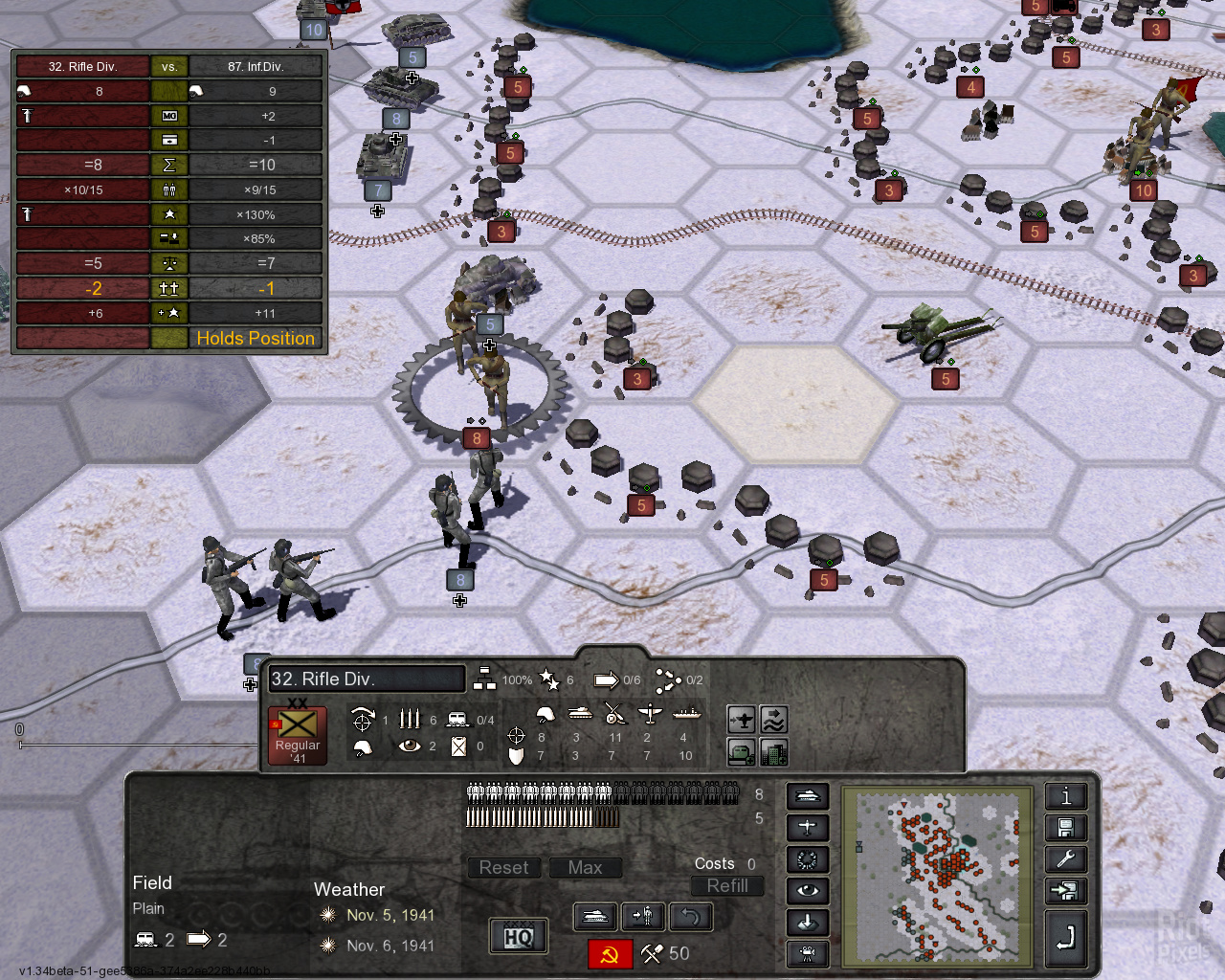Viewport: 1225px width, 980px height.
Task: Click the building with plus icon
Action: [x=773, y=752]
